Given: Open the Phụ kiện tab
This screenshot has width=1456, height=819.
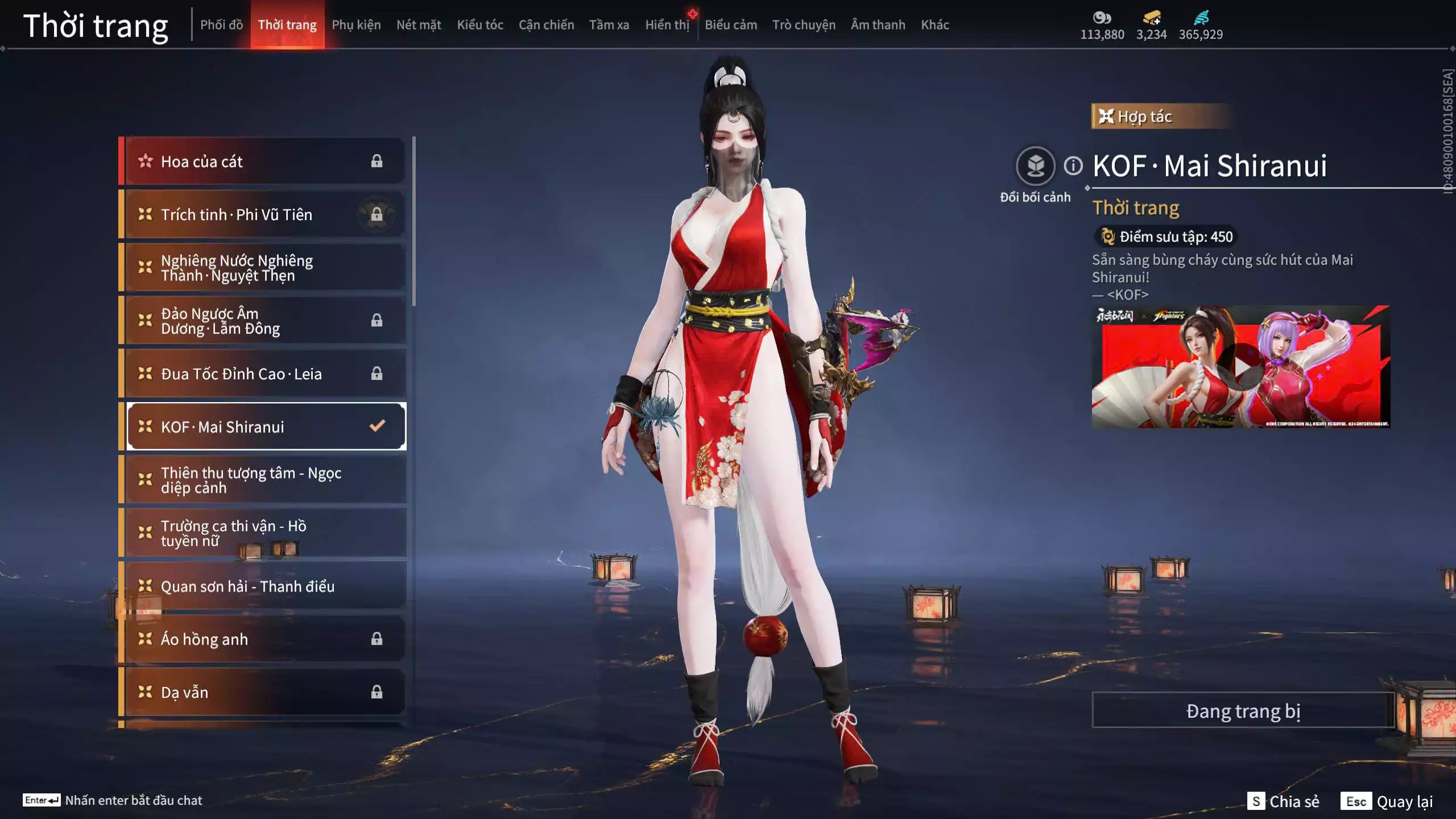Looking at the screenshot, I should point(356,25).
